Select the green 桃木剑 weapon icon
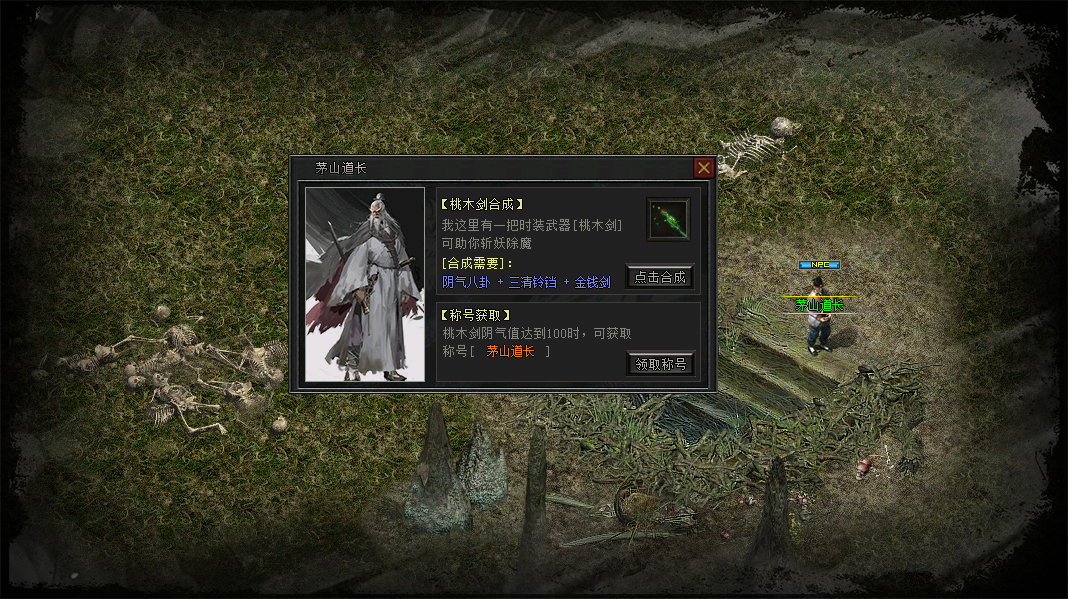Image resolution: width=1068 pixels, height=599 pixels. 668,219
